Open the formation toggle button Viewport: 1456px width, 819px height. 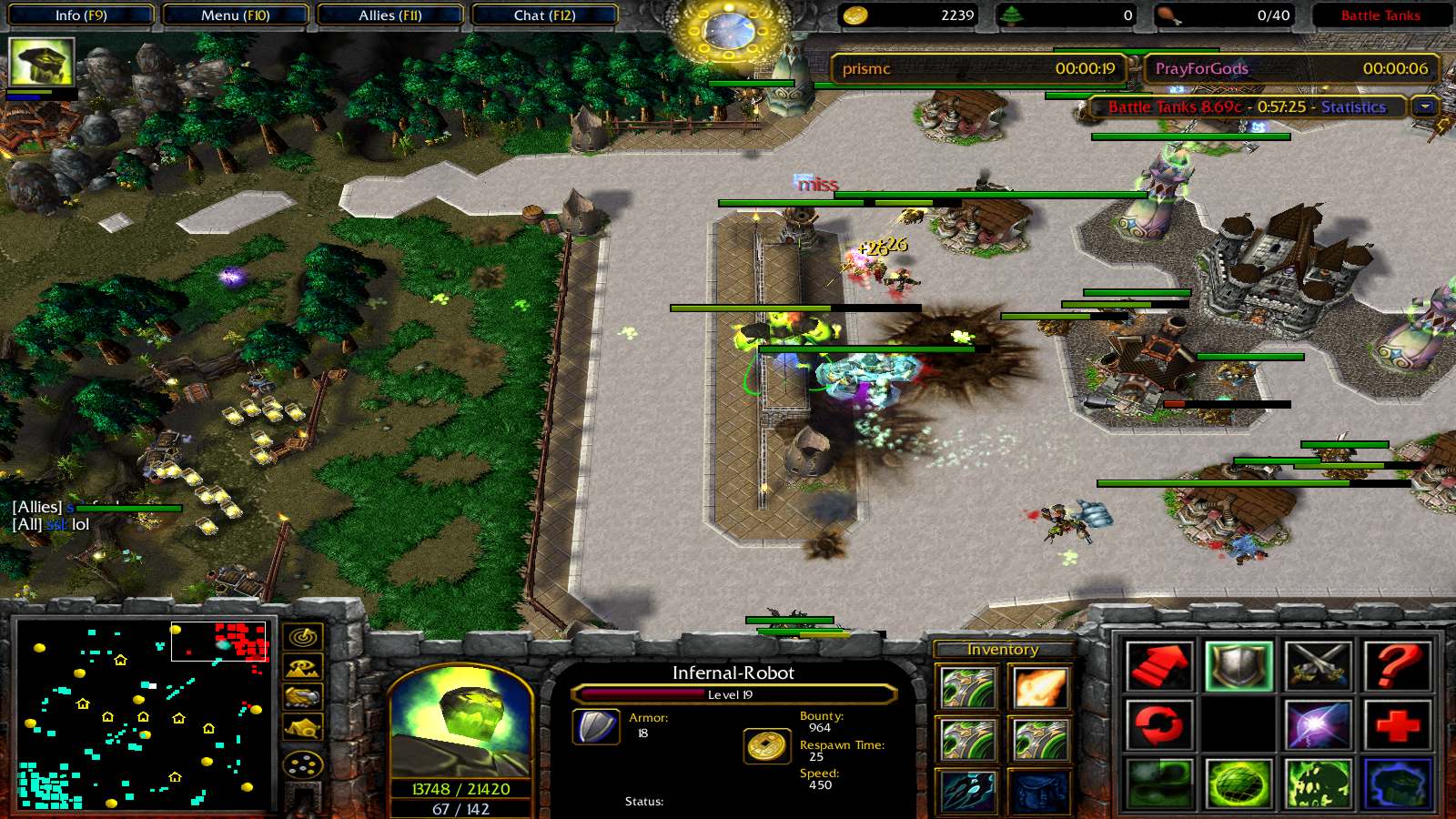[303, 764]
